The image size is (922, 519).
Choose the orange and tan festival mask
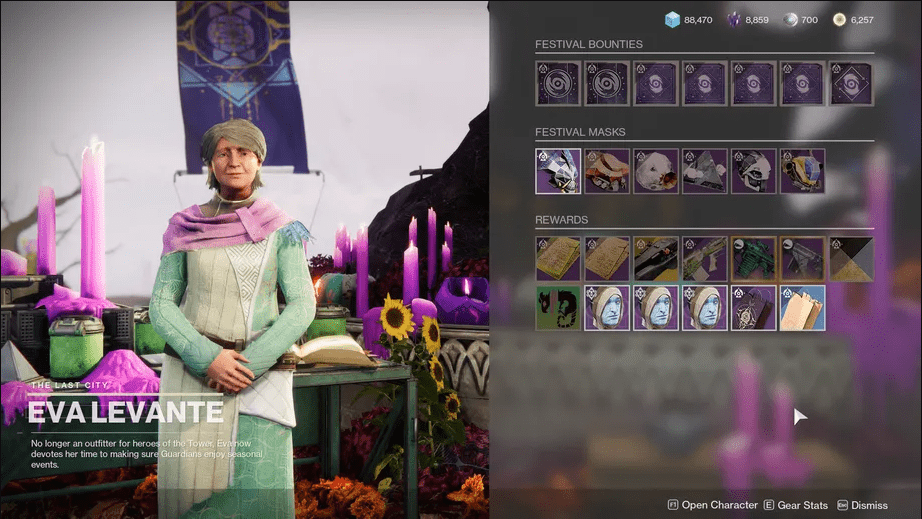[x=606, y=171]
